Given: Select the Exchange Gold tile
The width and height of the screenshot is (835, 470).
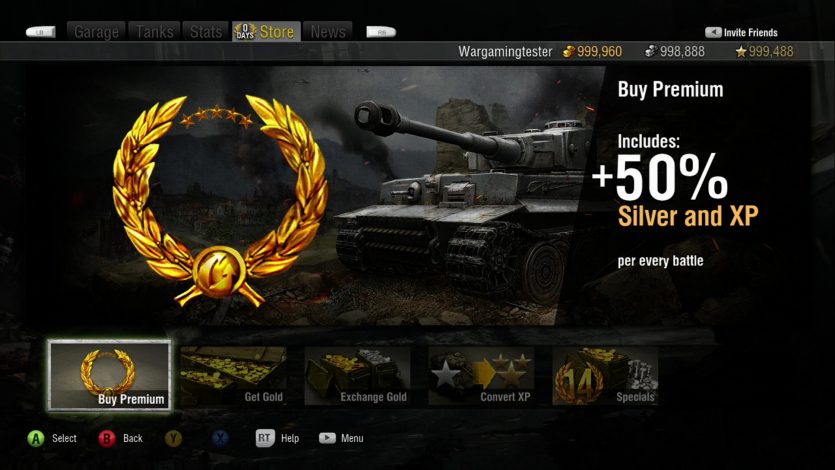Looking at the screenshot, I should point(358,376).
